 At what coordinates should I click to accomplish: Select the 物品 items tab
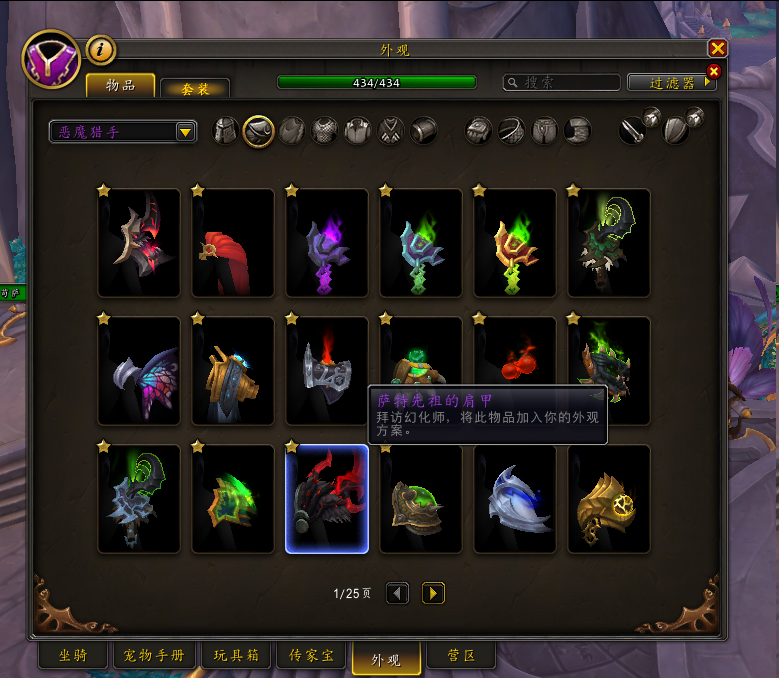click(121, 86)
